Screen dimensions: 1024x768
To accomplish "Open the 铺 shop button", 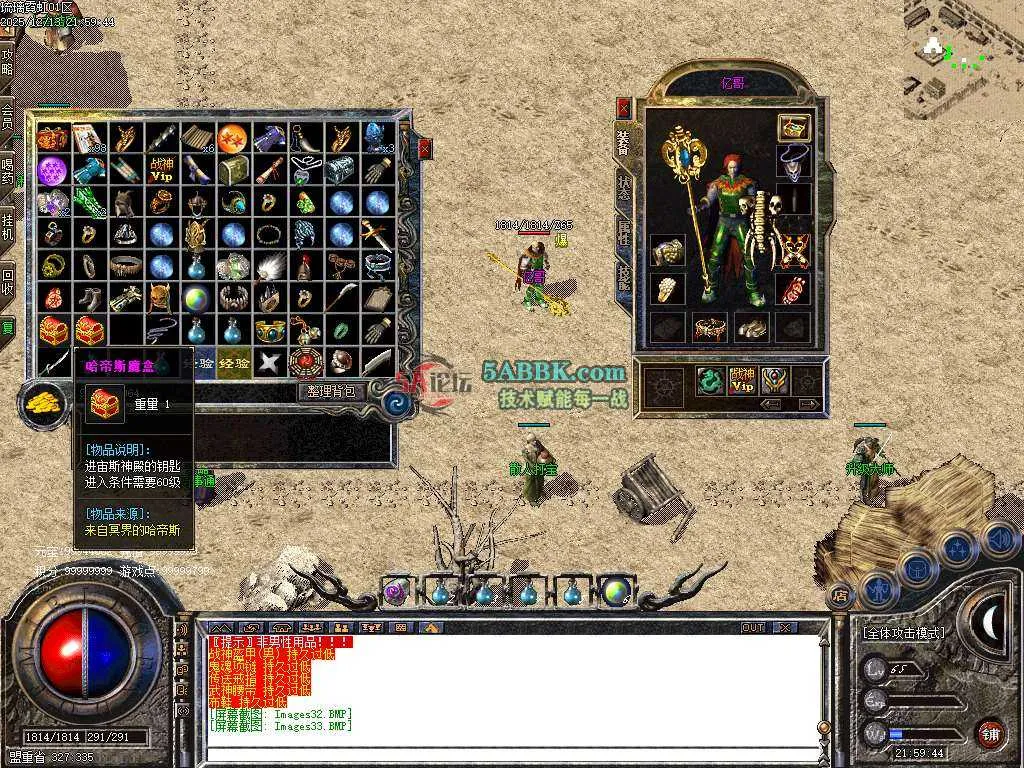I will click(990, 734).
